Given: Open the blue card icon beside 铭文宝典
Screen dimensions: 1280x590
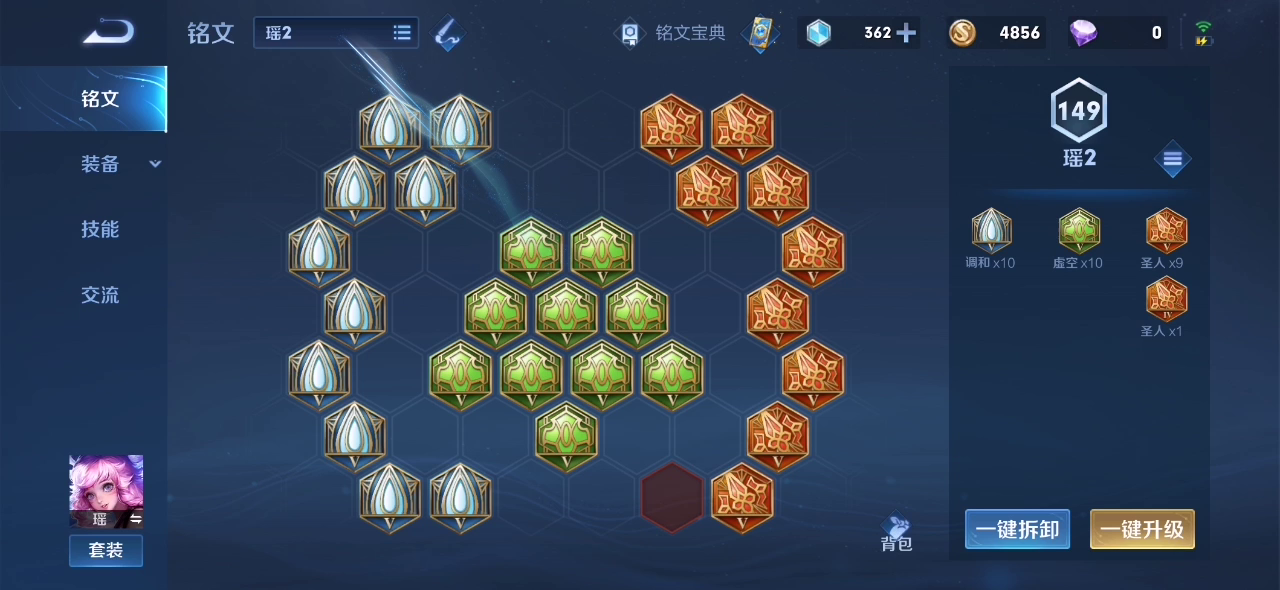Looking at the screenshot, I should coord(760,33).
